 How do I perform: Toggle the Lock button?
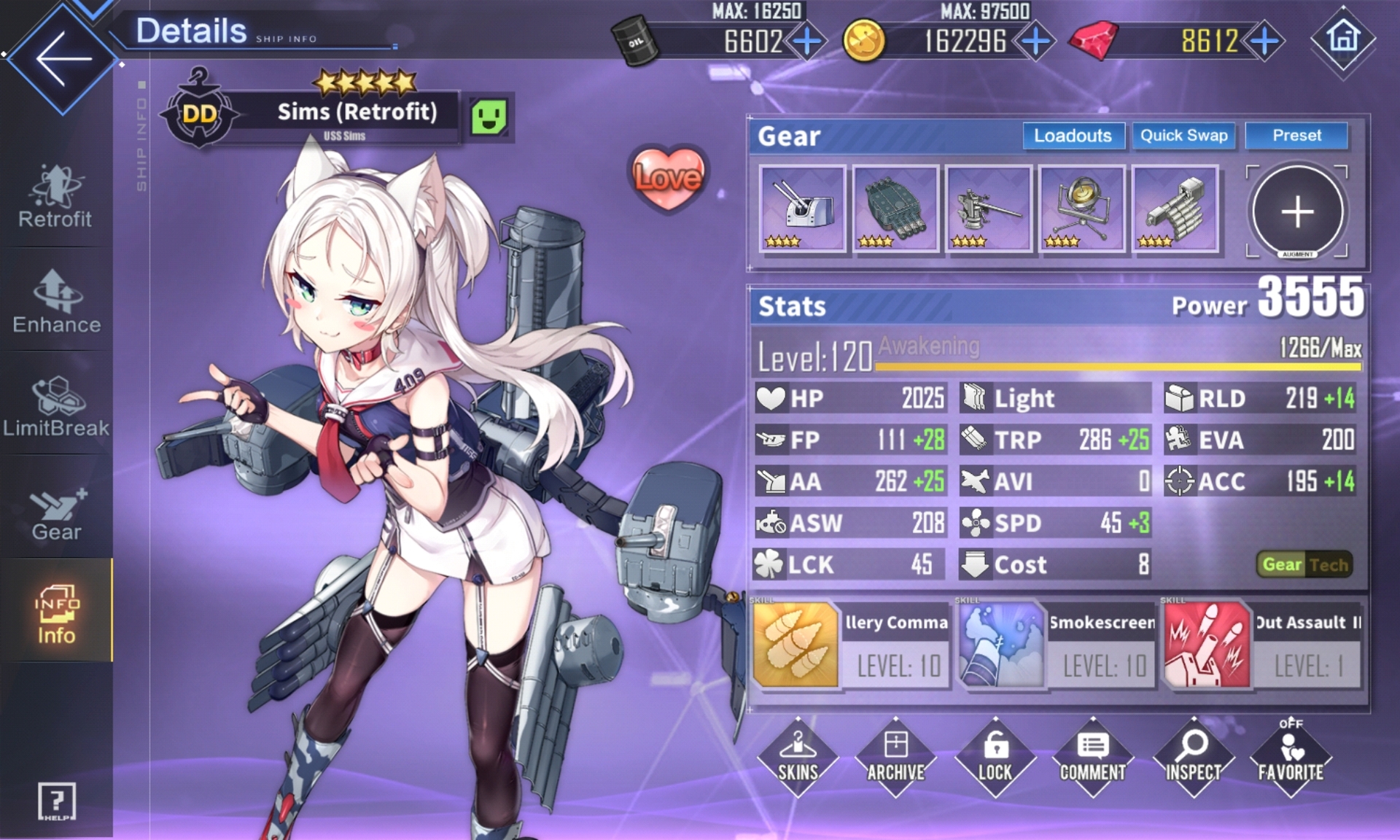[x=995, y=756]
